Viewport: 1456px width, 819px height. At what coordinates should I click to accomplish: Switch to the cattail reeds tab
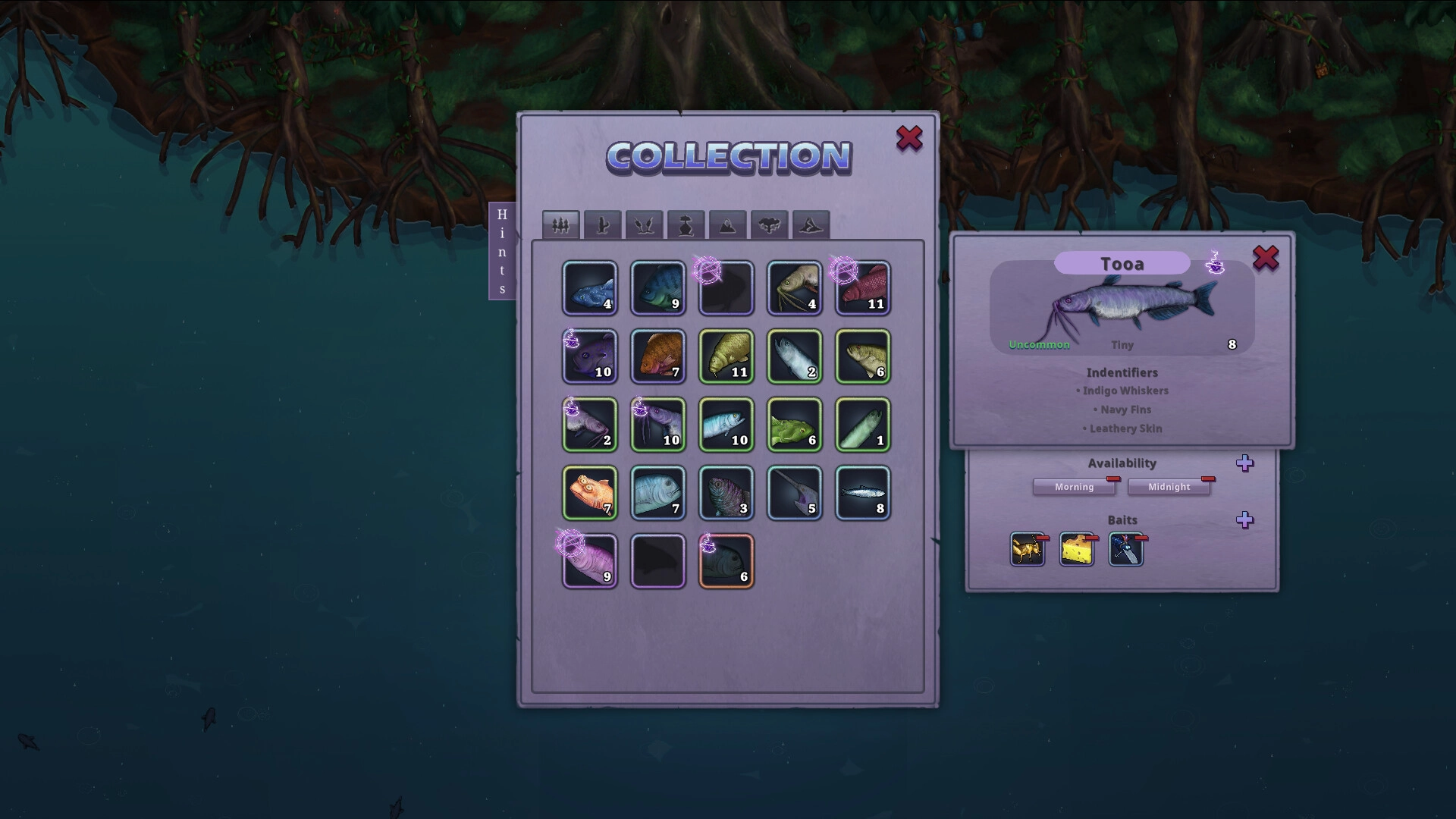[x=645, y=225]
